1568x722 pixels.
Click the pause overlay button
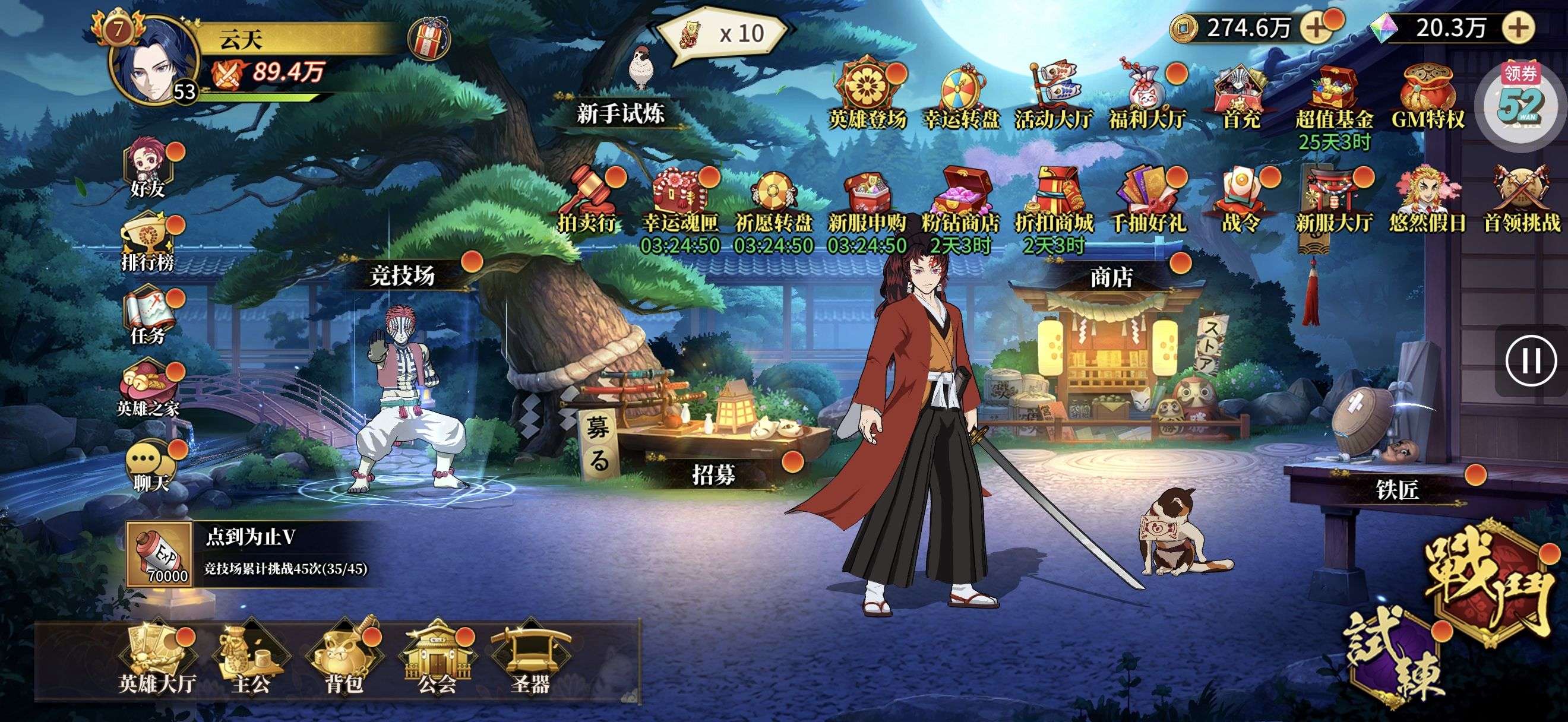point(1532,360)
